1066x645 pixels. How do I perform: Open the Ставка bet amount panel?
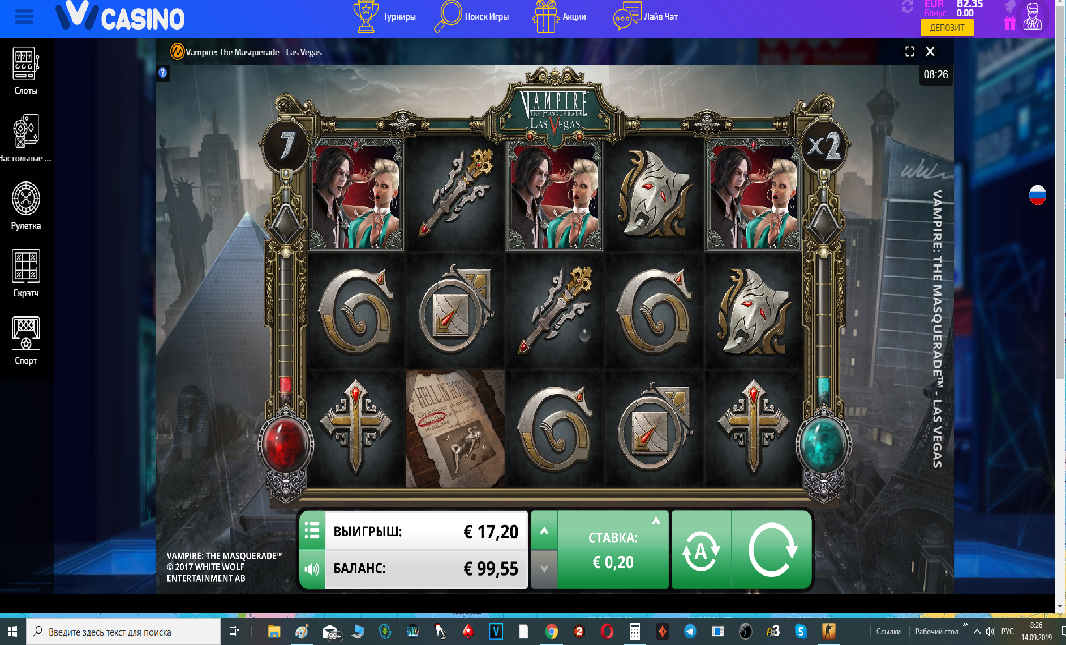612,550
